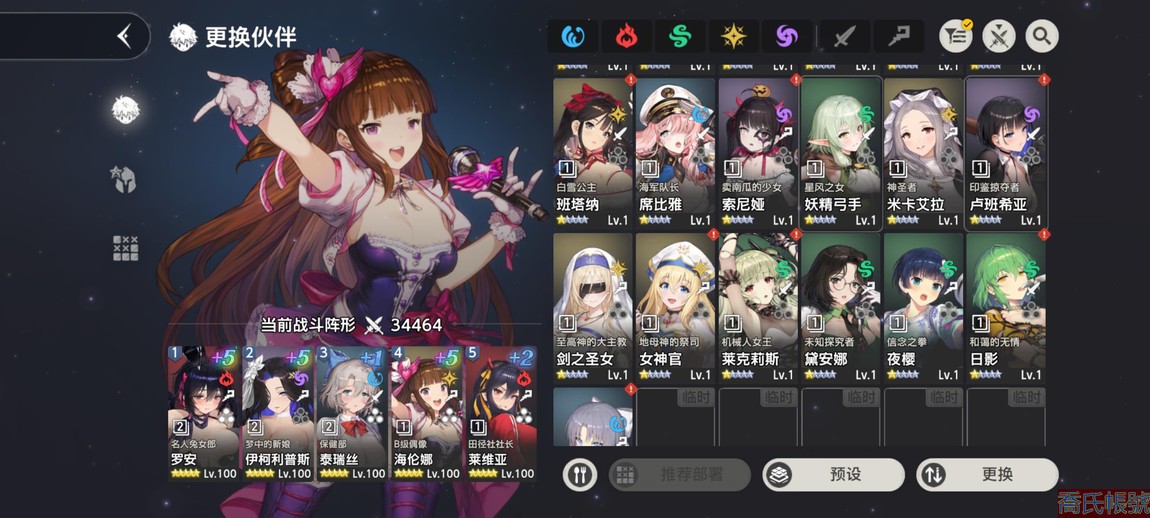Filter companions by purple dark element
1150x518 pixels.
[789, 37]
